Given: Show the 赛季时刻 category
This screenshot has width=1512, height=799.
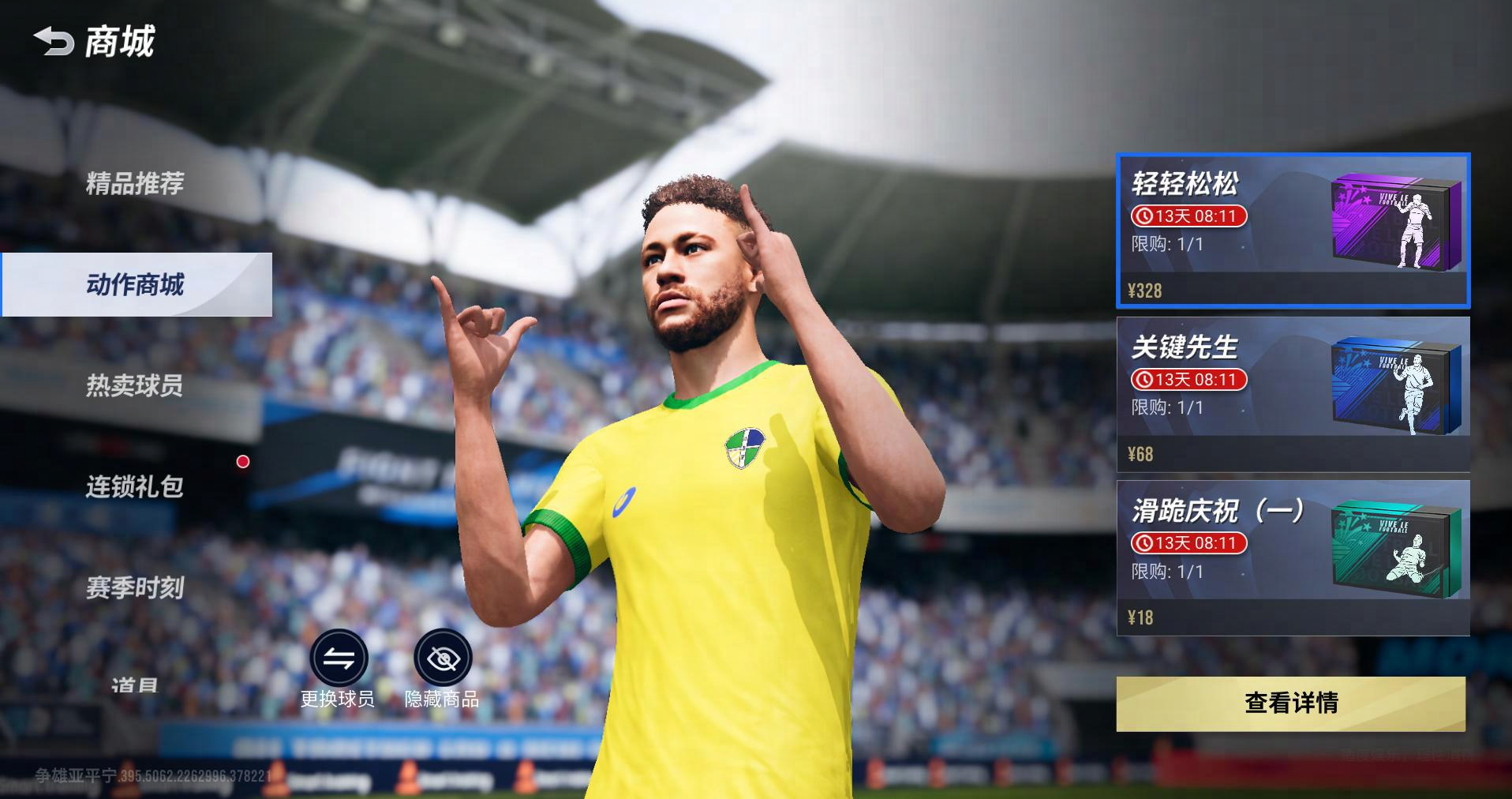Looking at the screenshot, I should pyautogui.click(x=135, y=587).
